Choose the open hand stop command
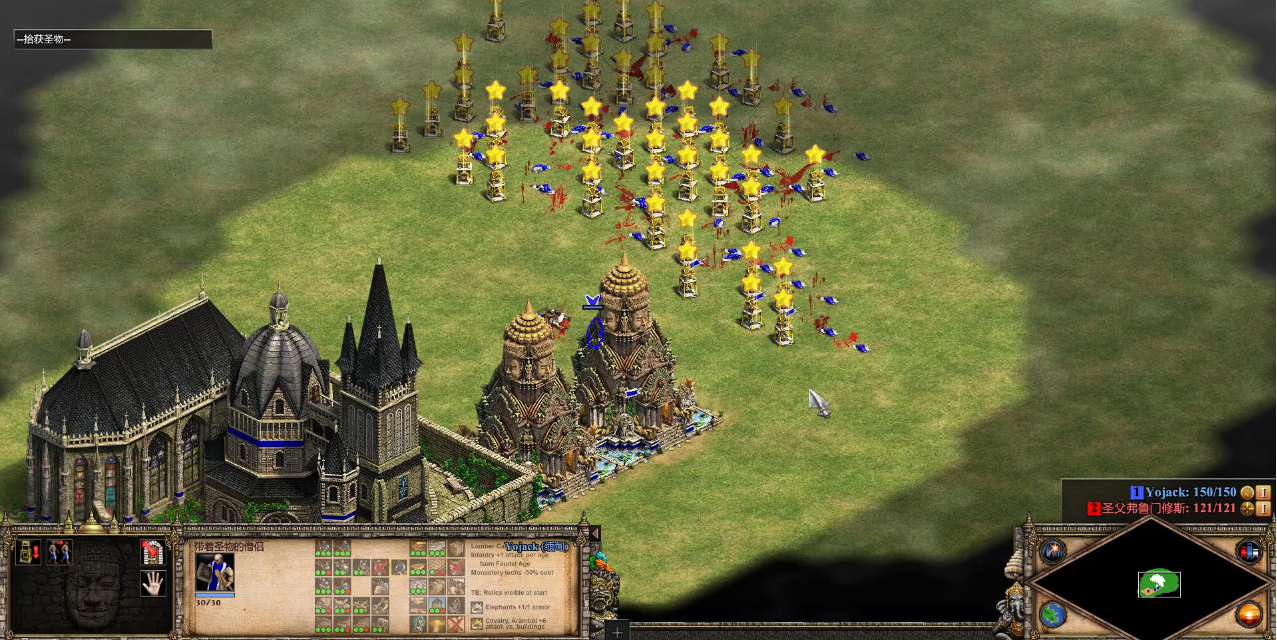The width and height of the screenshot is (1277, 640). click(x=152, y=583)
